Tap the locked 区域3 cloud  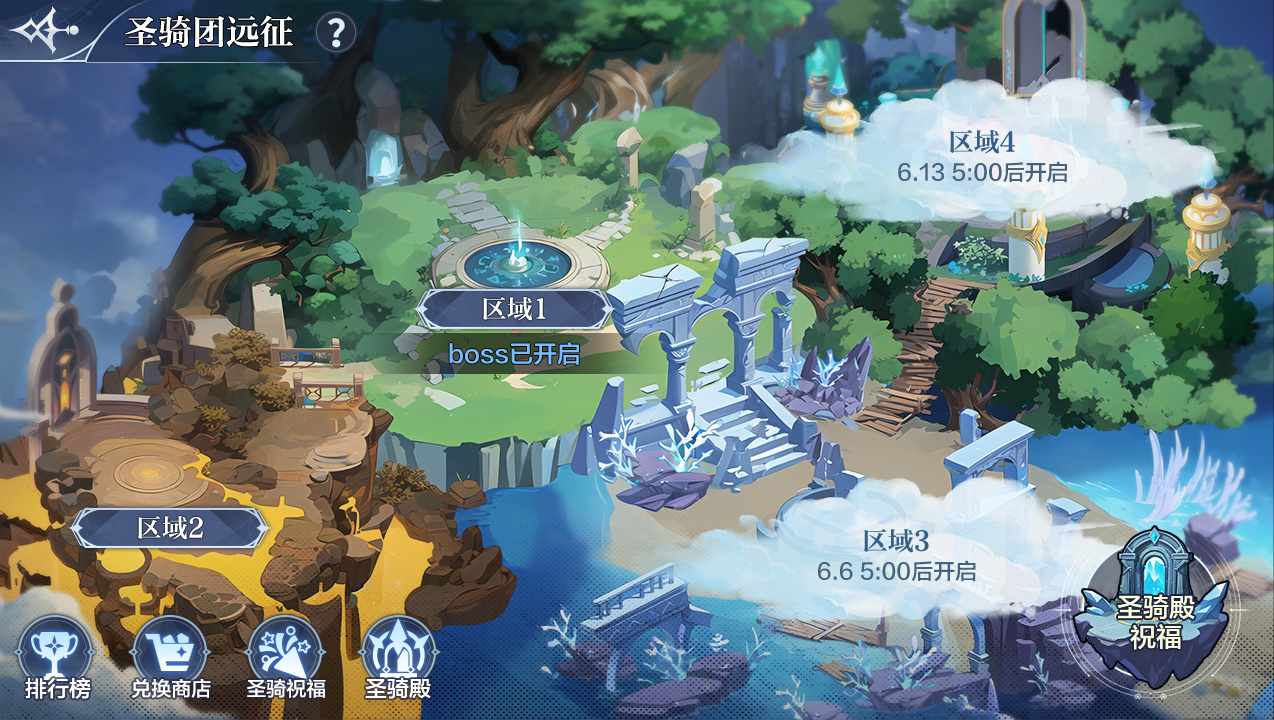(896, 555)
